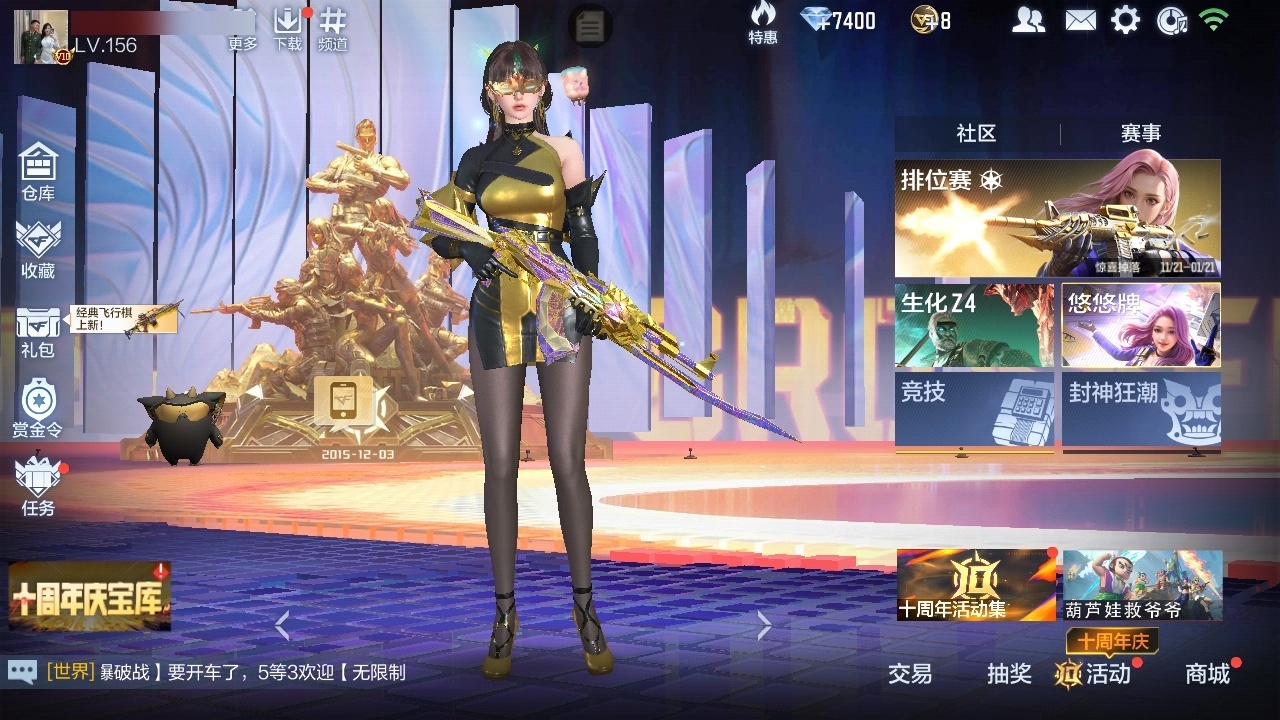This screenshot has width=1280, height=720.
Task: Open the 十周年庆宝库 treasure banner
Action: click(x=90, y=596)
